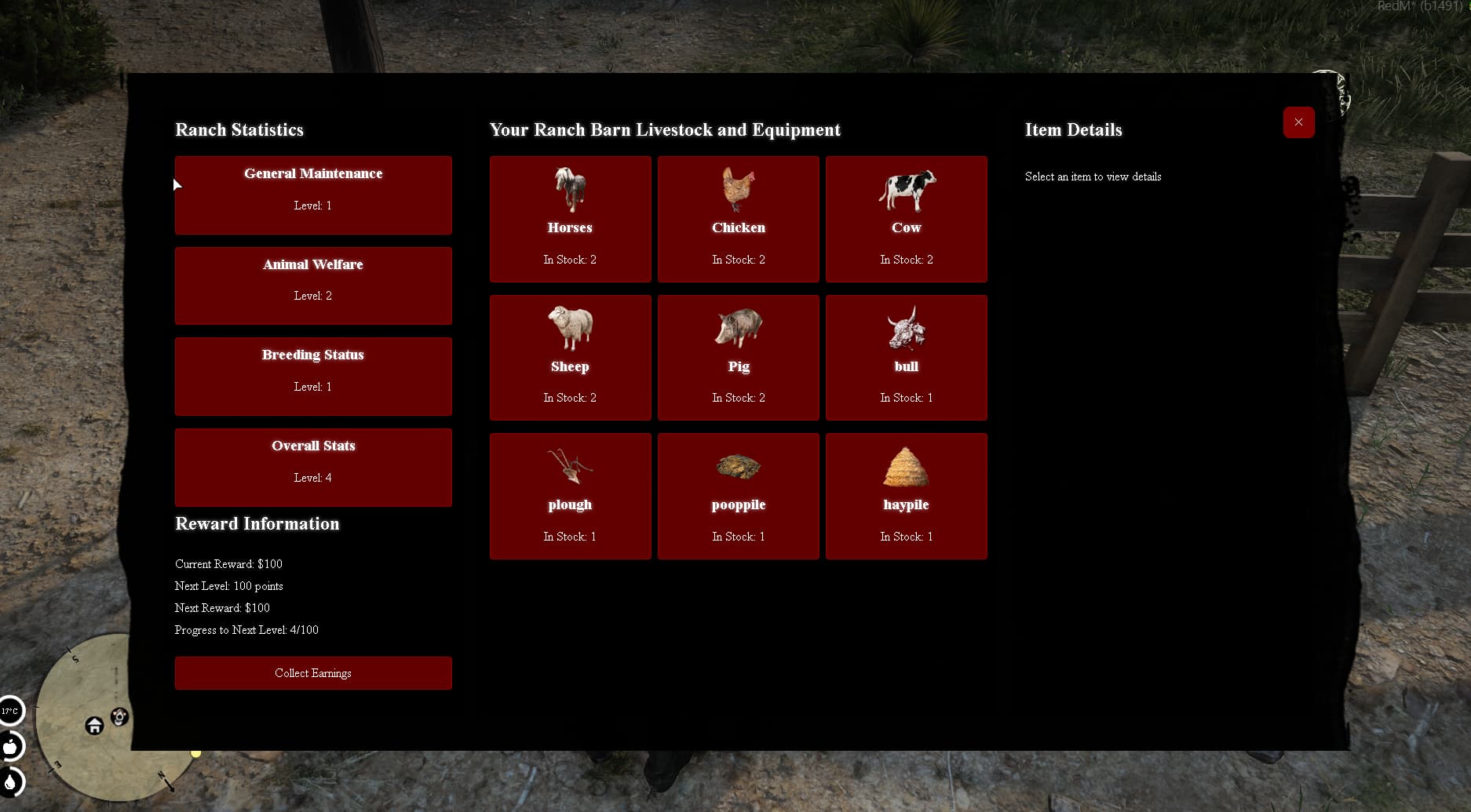Click the pooppile equipment icon
The image size is (1471, 812).
(738, 496)
